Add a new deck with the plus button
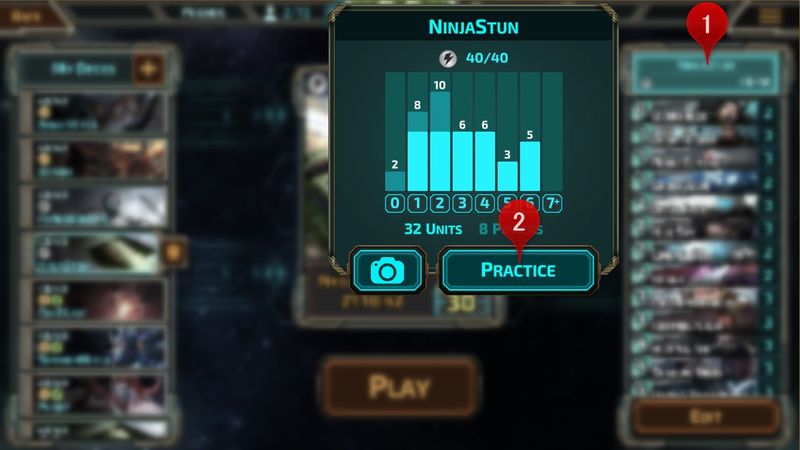800x450 pixels. pyautogui.click(x=148, y=70)
